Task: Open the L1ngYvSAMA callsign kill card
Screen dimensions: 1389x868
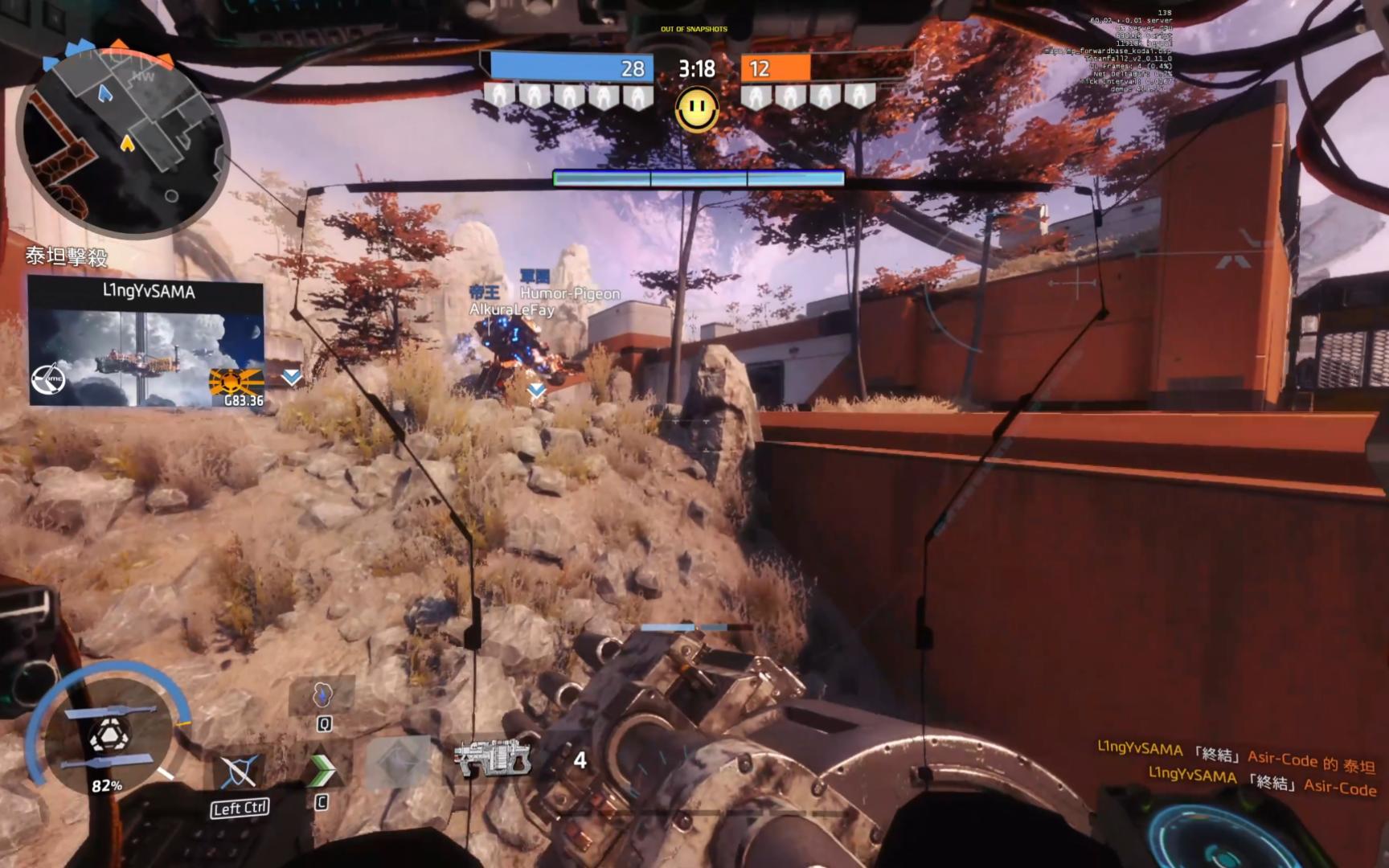Action: (x=145, y=343)
